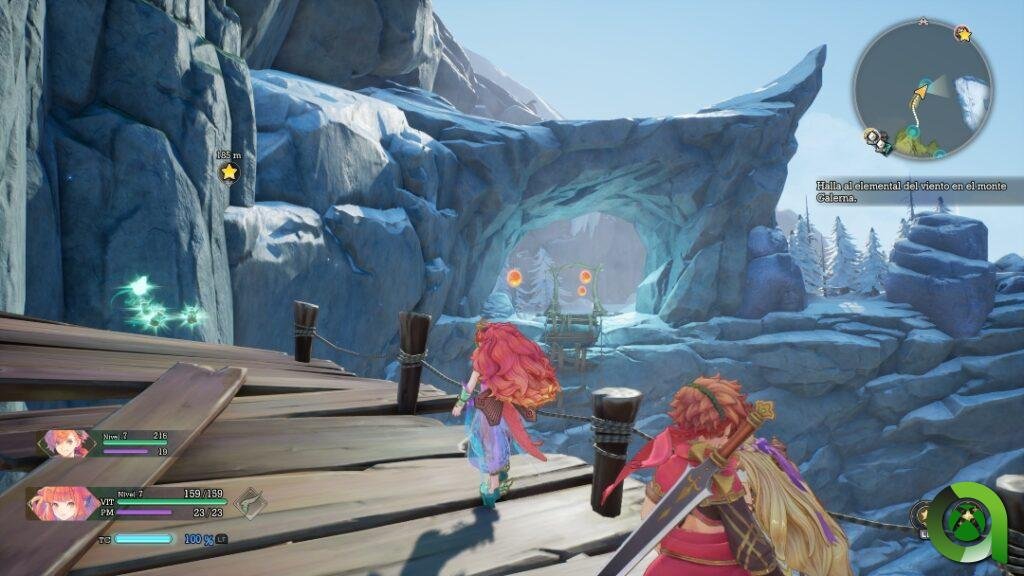Activate the winged class strike icon

point(249,501)
